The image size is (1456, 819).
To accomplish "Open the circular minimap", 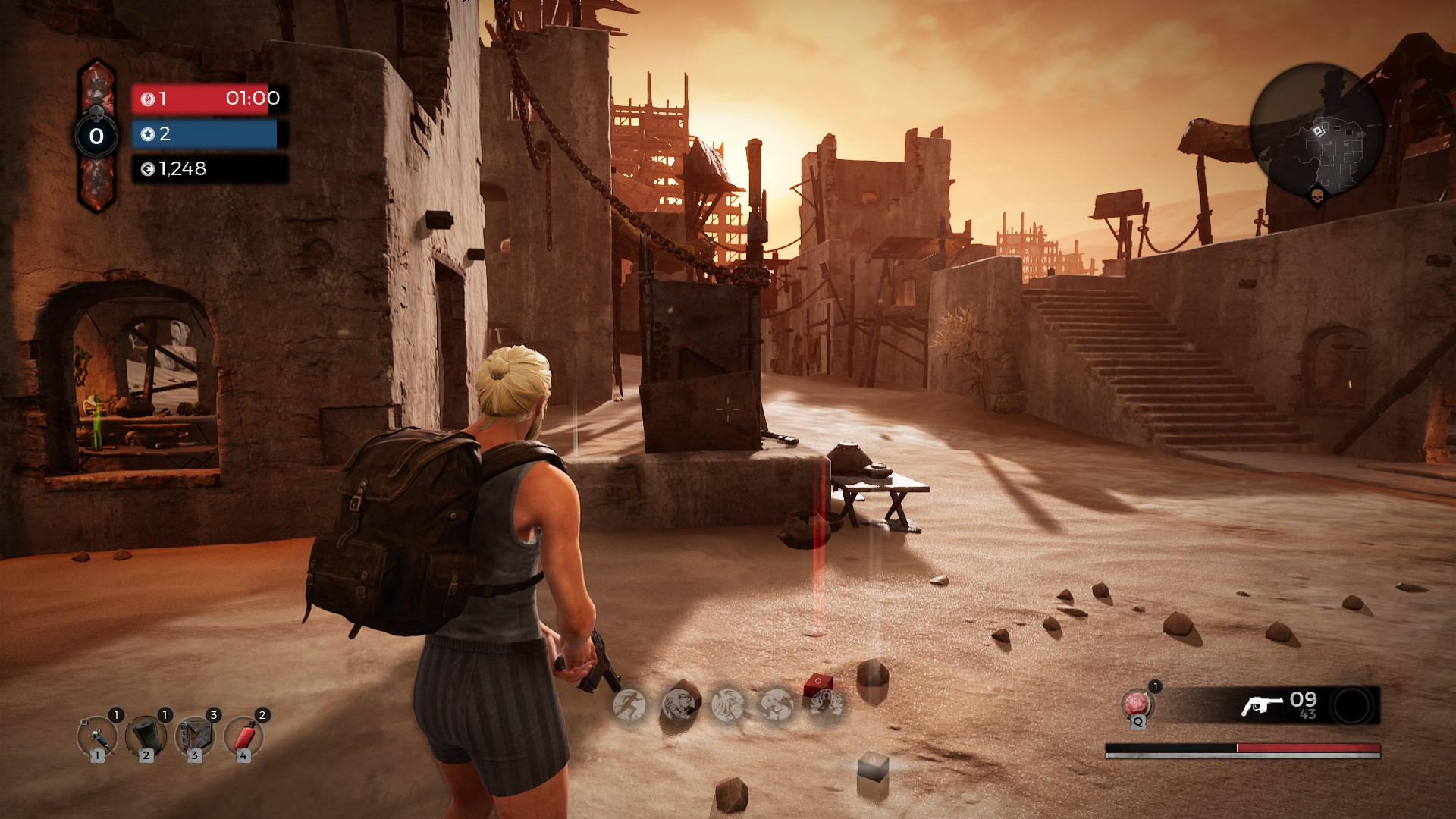I will [1317, 130].
